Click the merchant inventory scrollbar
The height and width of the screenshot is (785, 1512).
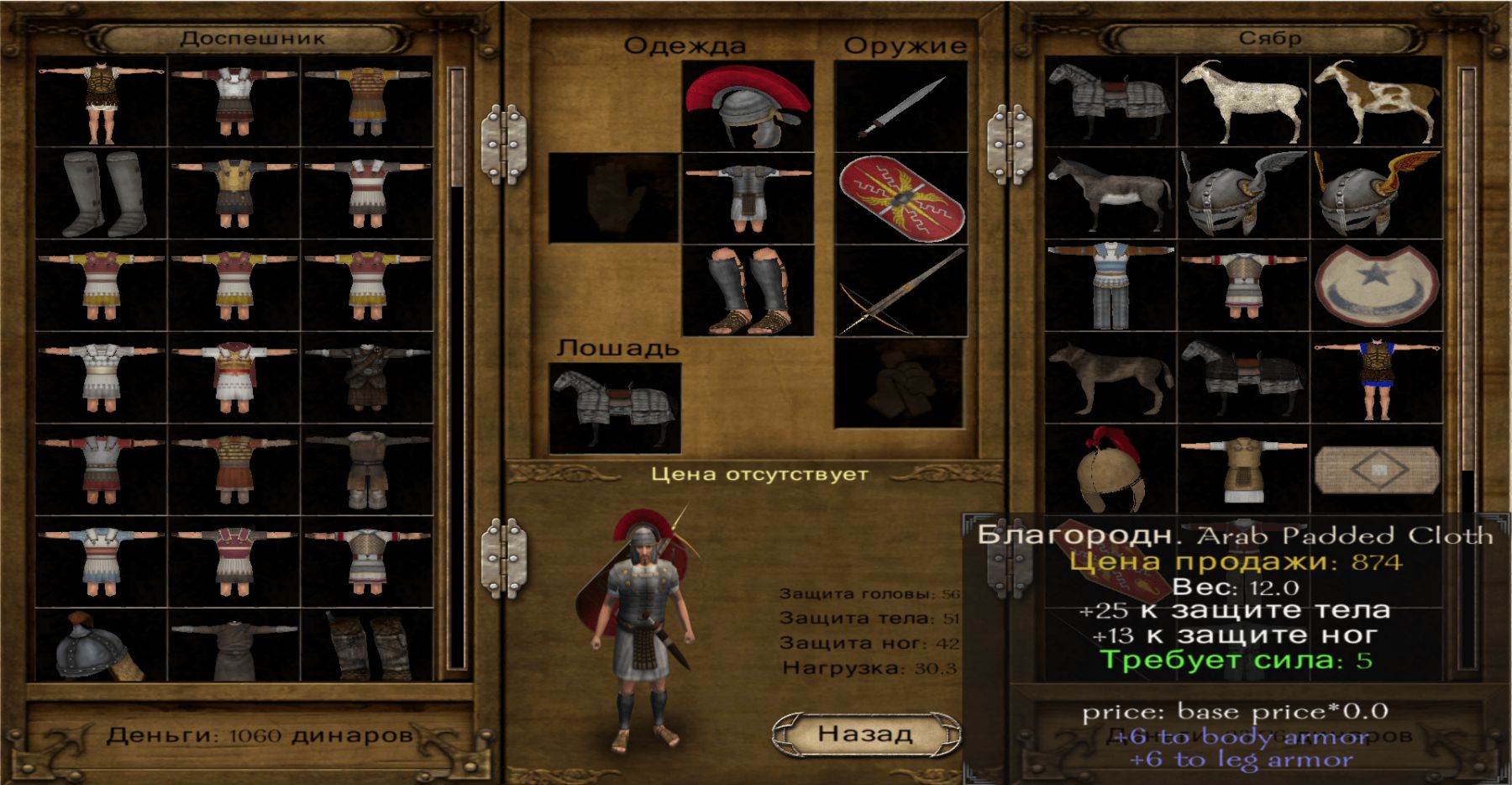(x=457, y=370)
